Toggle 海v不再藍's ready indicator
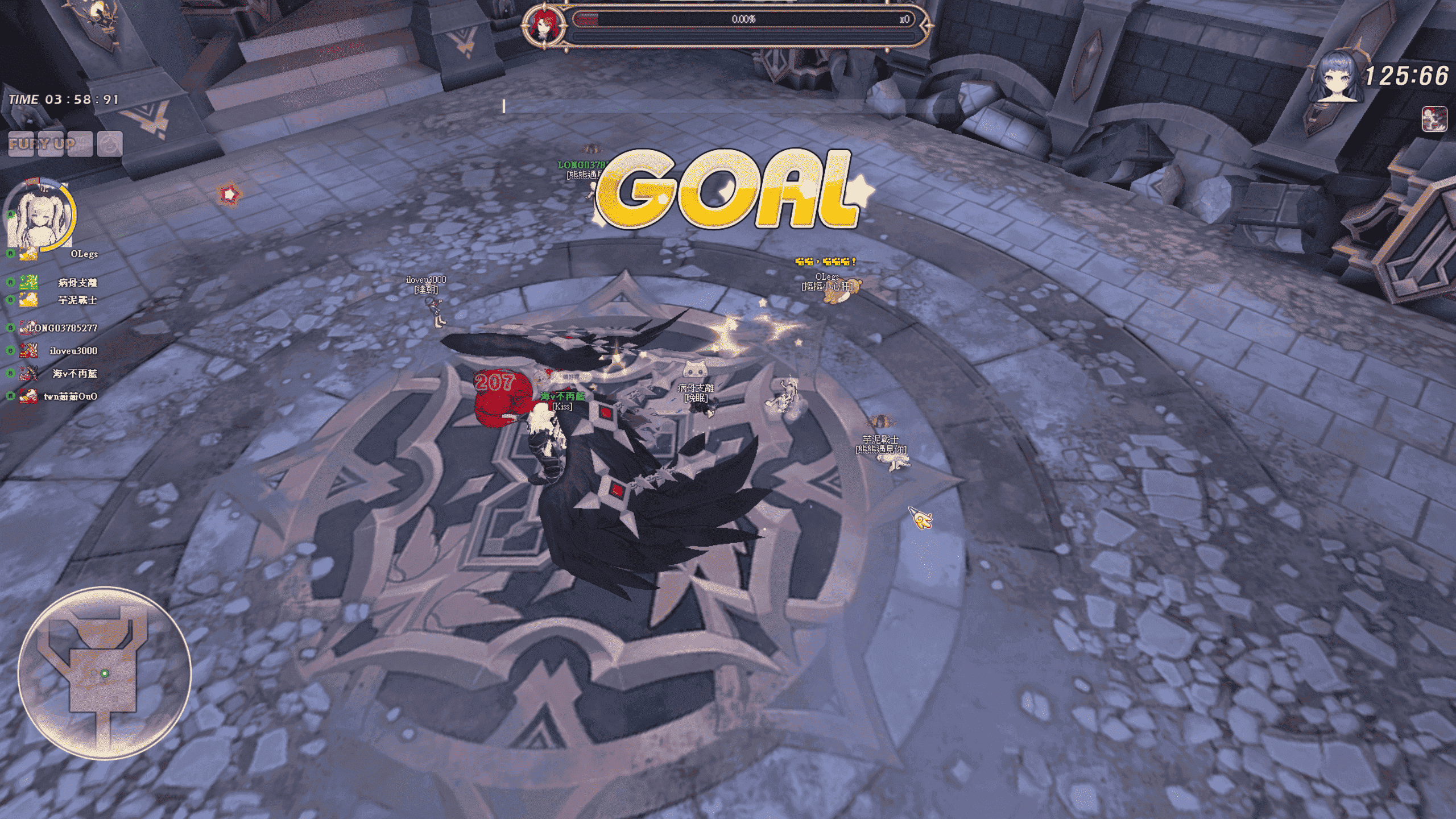 [10, 373]
